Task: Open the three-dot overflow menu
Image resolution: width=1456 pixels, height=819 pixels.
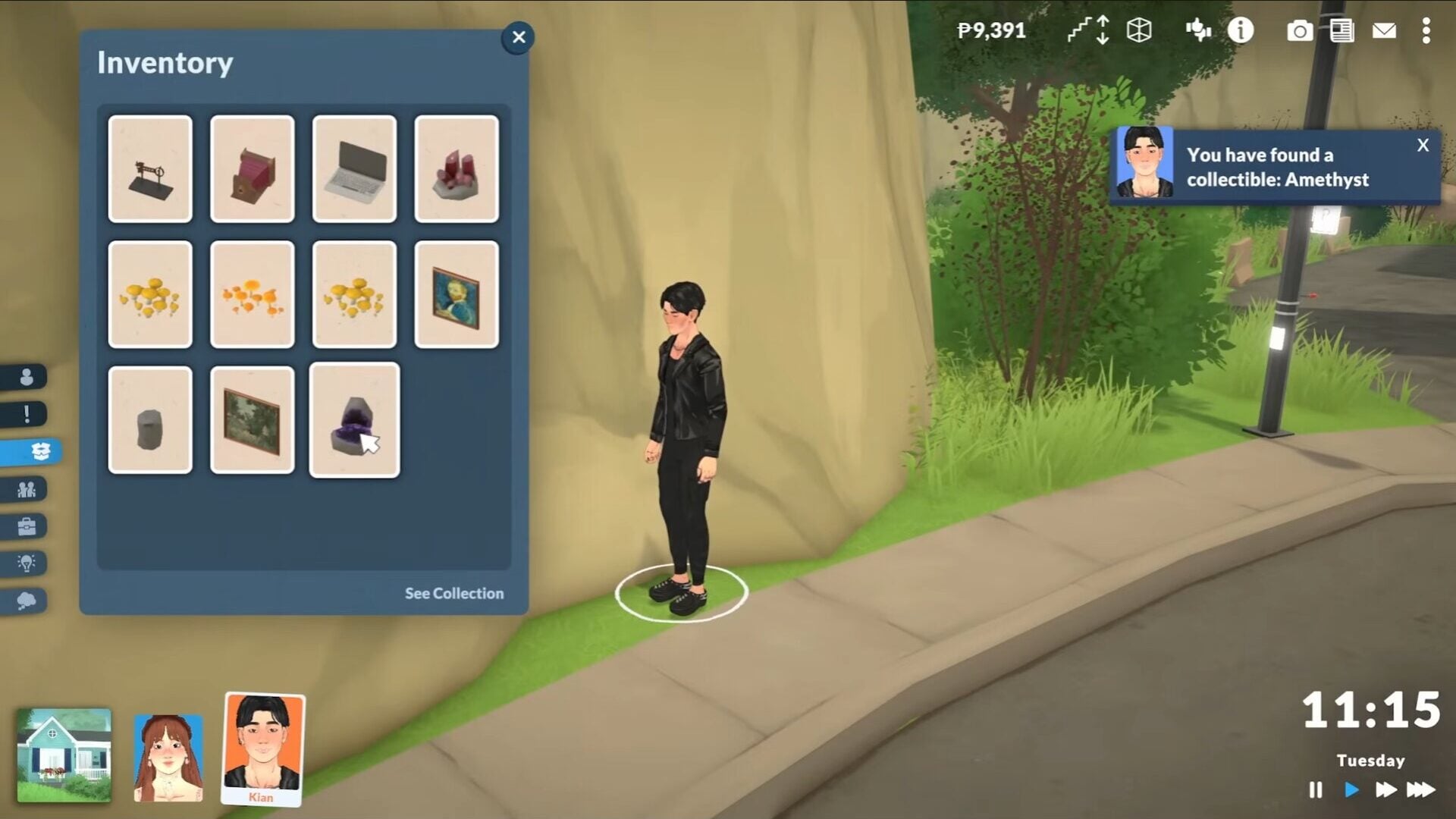Action: (1428, 31)
